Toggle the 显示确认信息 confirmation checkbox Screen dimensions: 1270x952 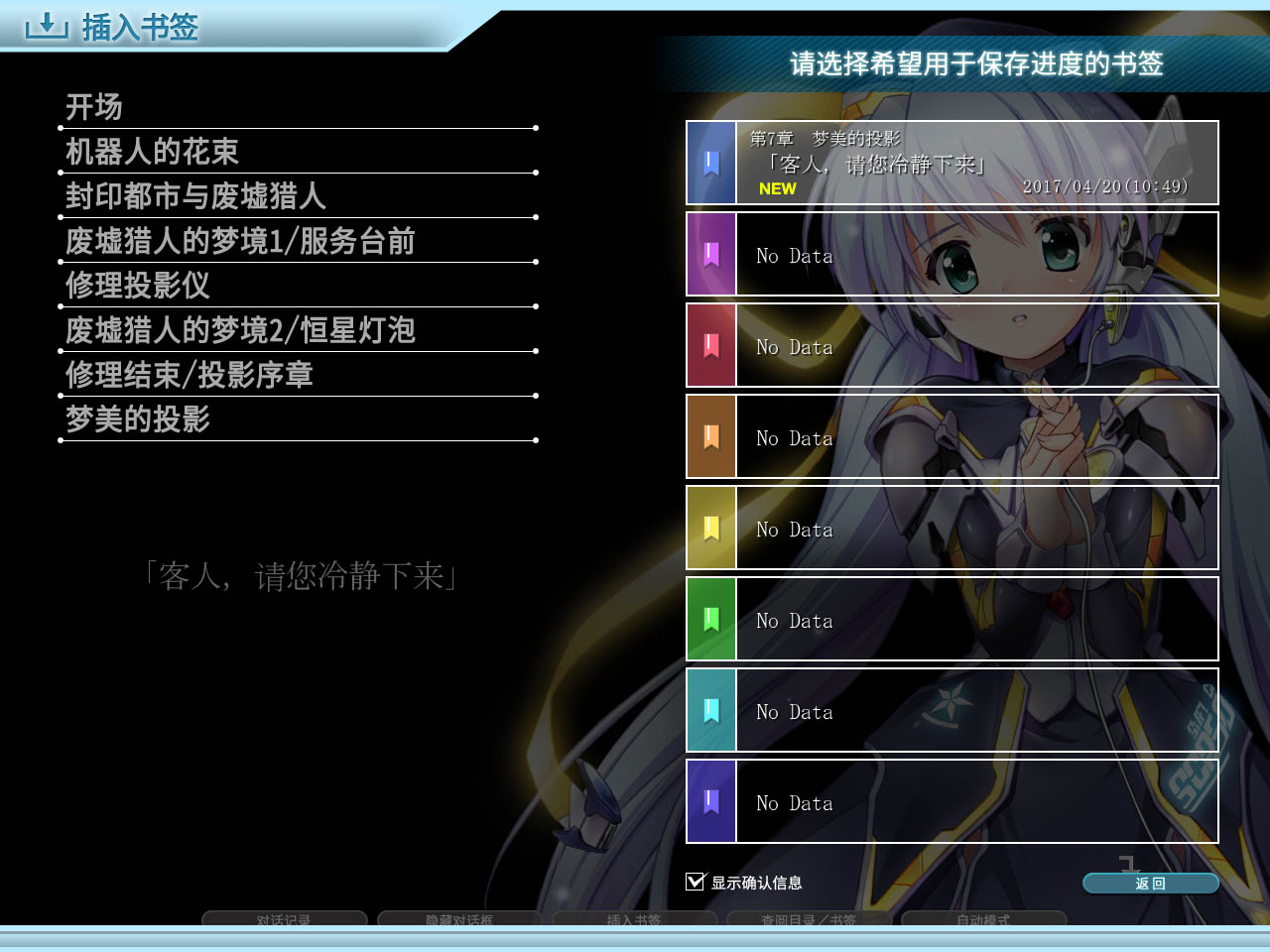tap(694, 881)
